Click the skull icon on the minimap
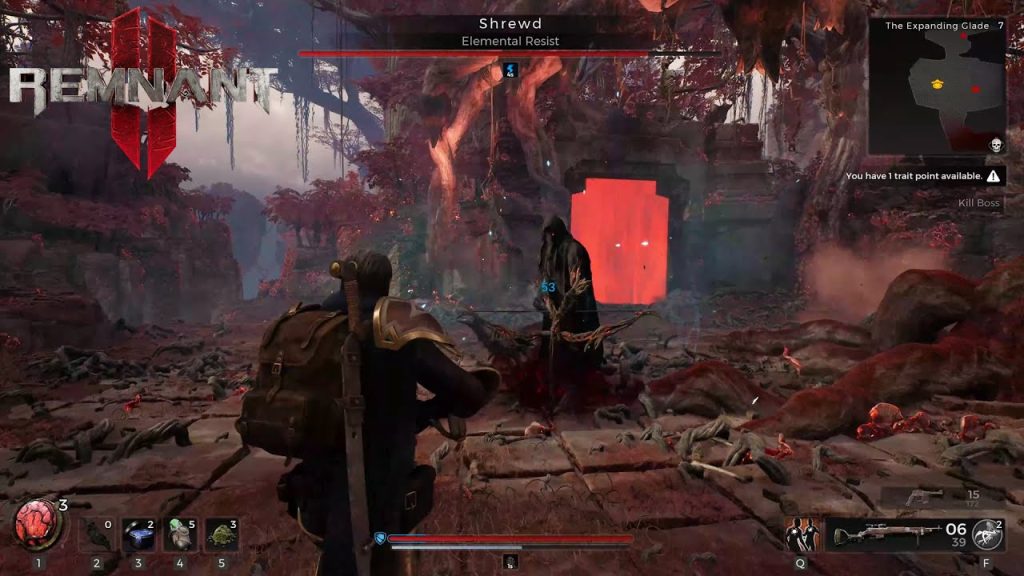1024x576 pixels. coord(995,146)
